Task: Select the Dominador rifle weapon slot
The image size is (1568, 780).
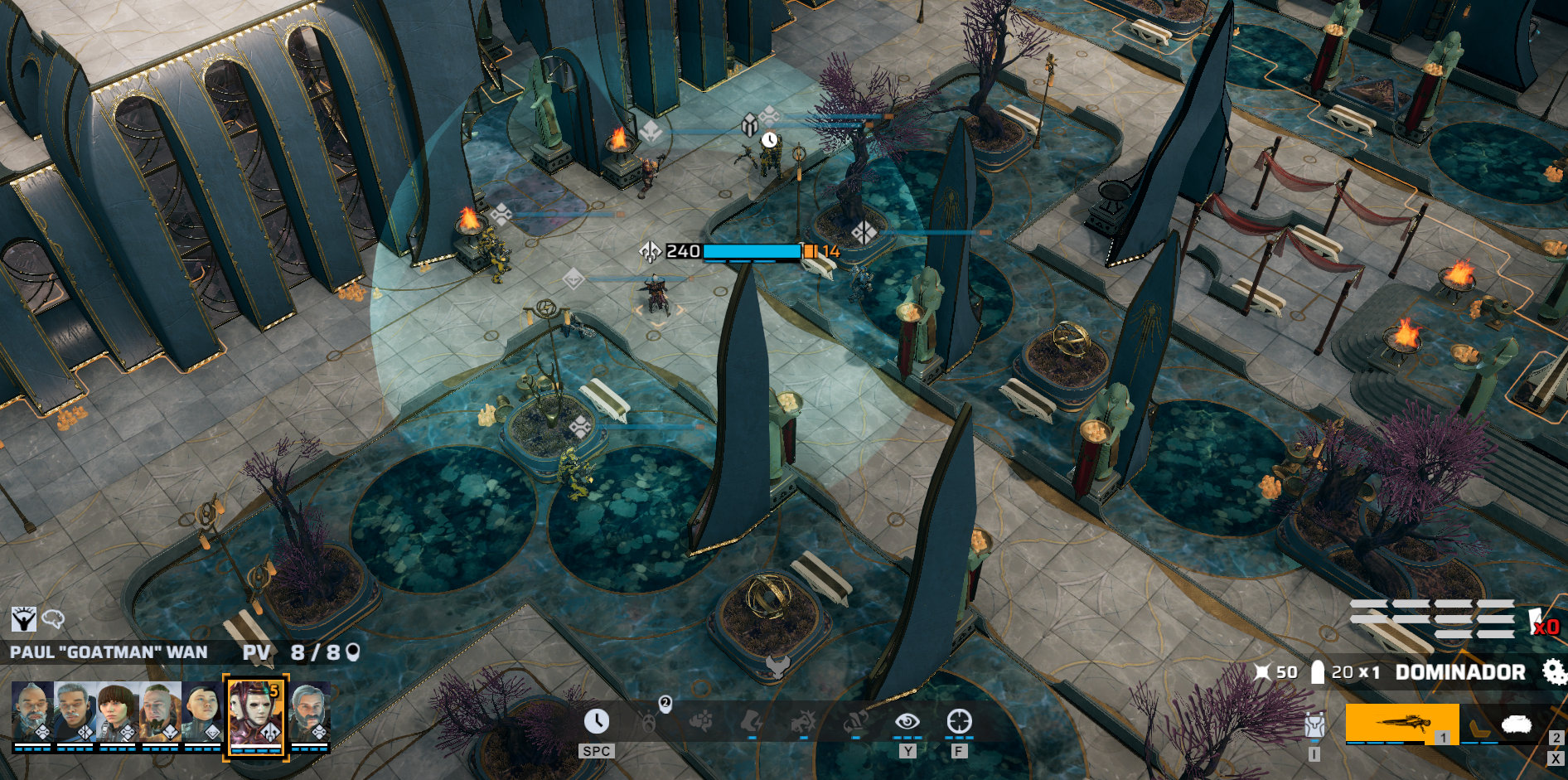Action: click(1401, 724)
